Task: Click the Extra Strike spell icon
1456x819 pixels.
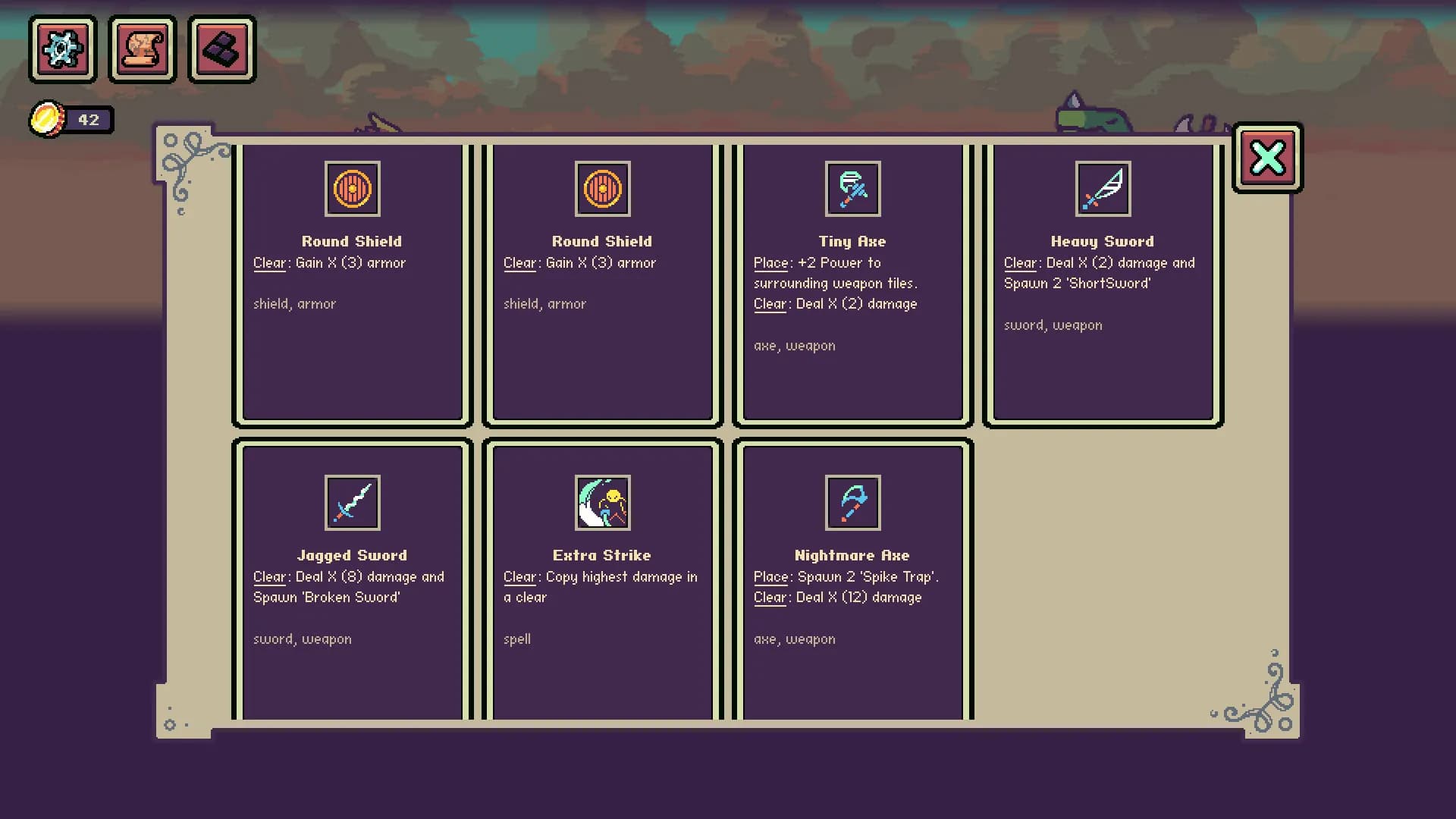Action: 601,502
